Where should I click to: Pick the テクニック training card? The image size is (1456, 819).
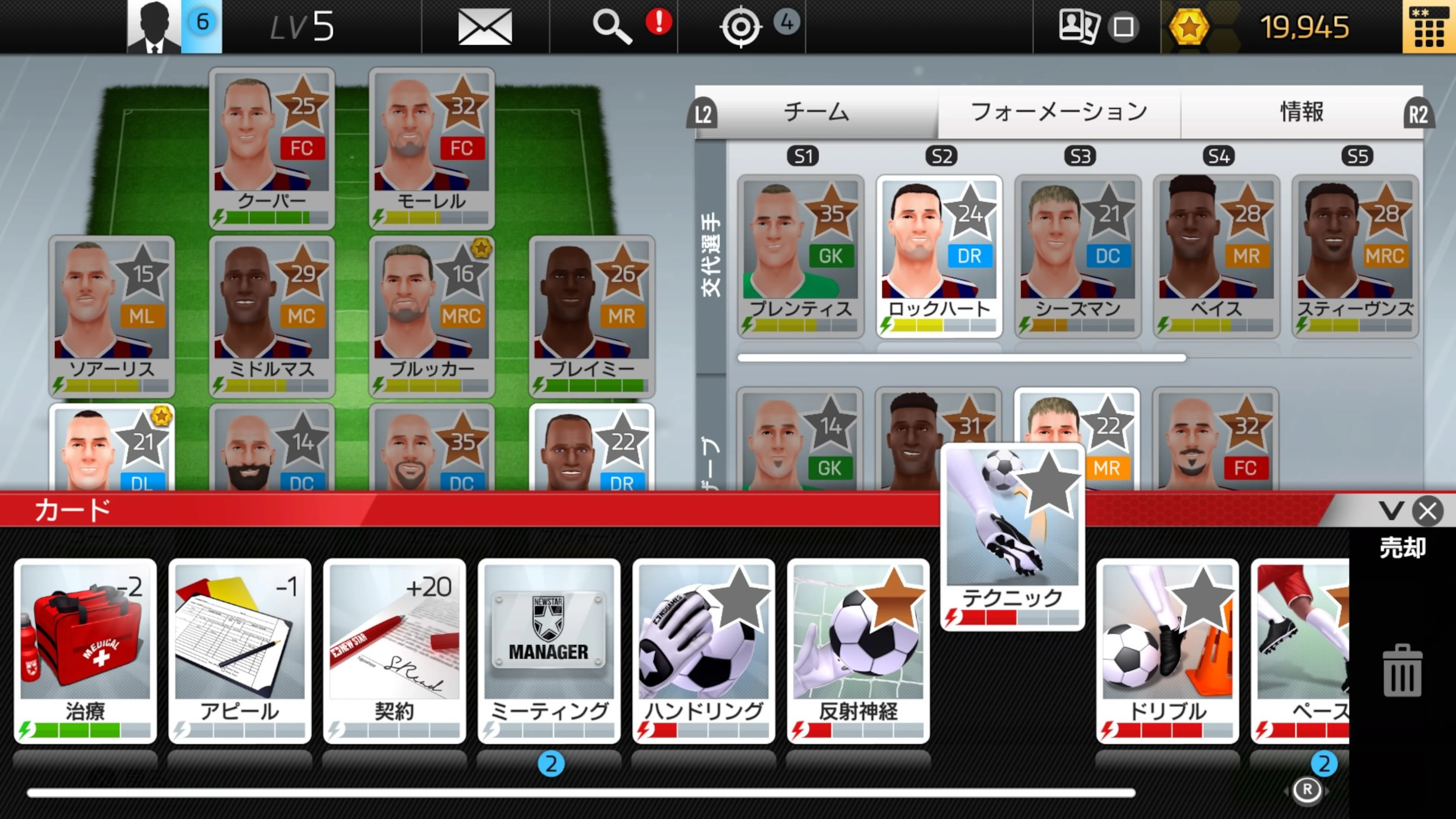[1012, 537]
